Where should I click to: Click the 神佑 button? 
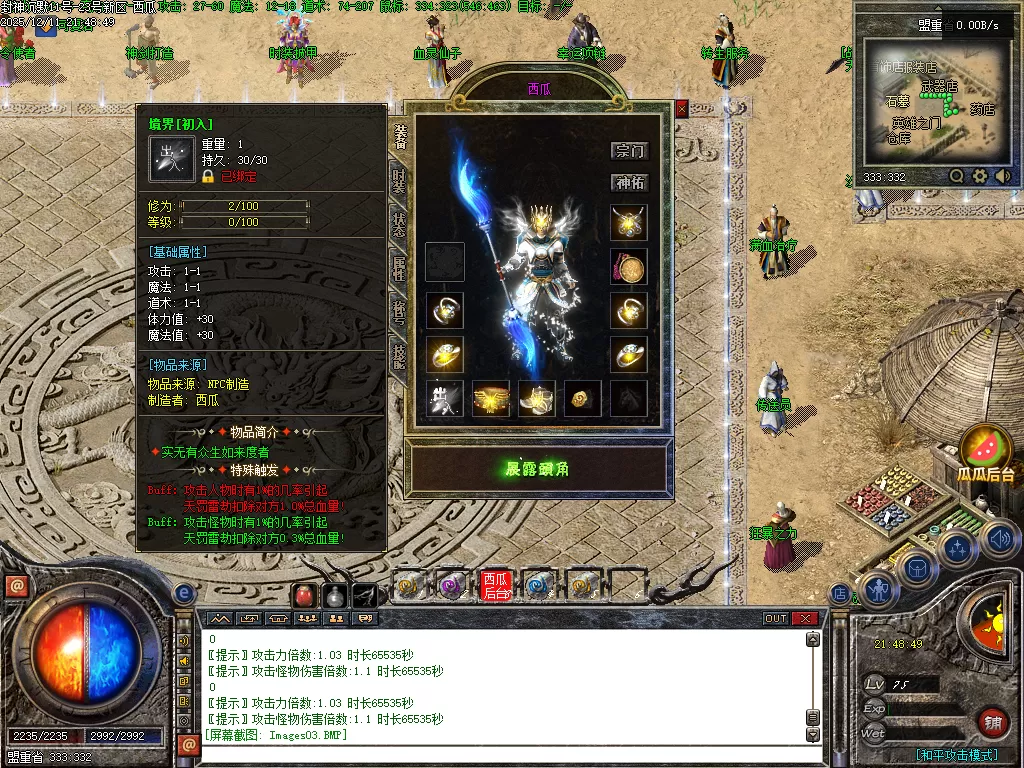click(x=629, y=183)
